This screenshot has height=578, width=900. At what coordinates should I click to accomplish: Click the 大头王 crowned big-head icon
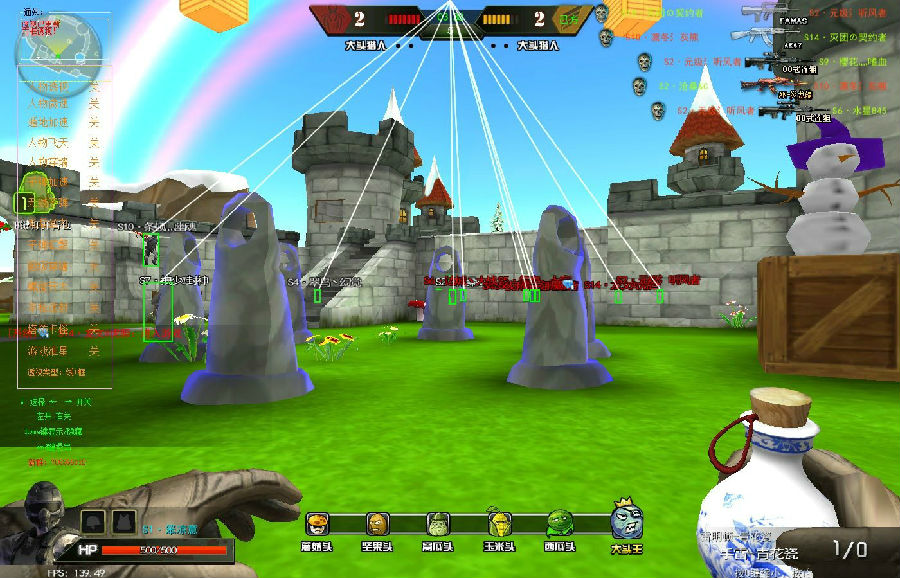625,520
